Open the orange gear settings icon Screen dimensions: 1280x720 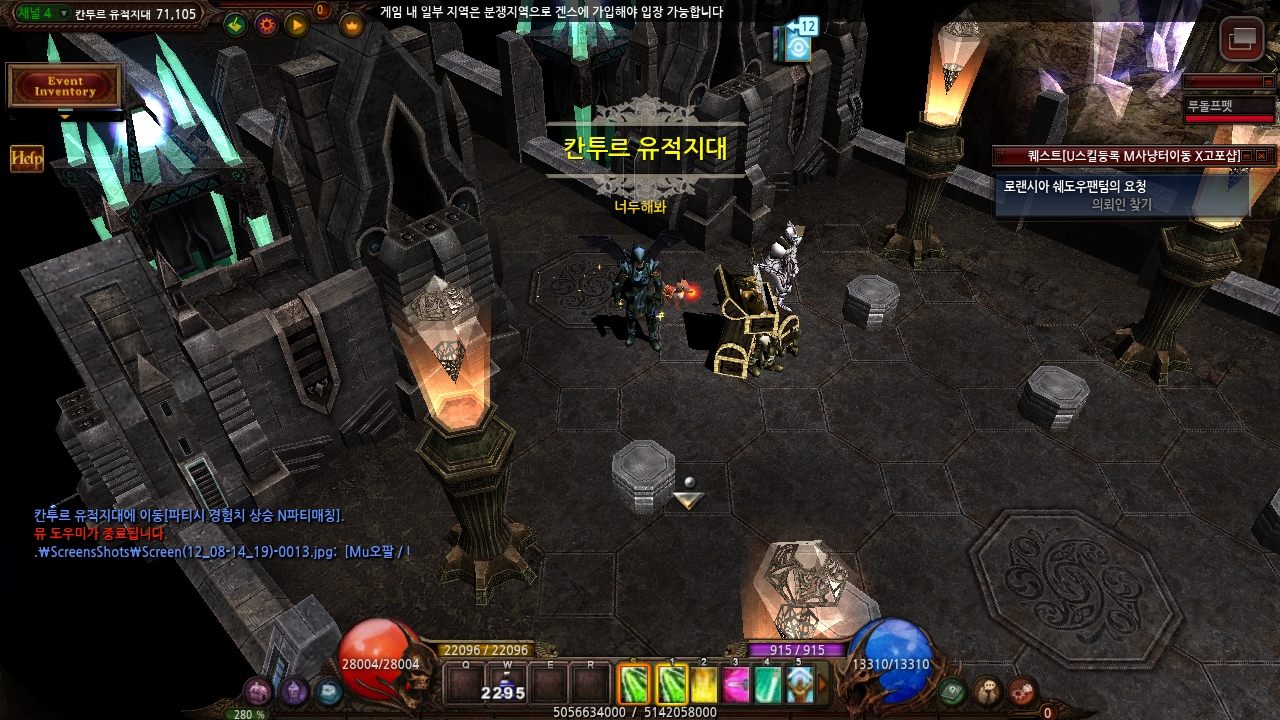tap(266, 25)
